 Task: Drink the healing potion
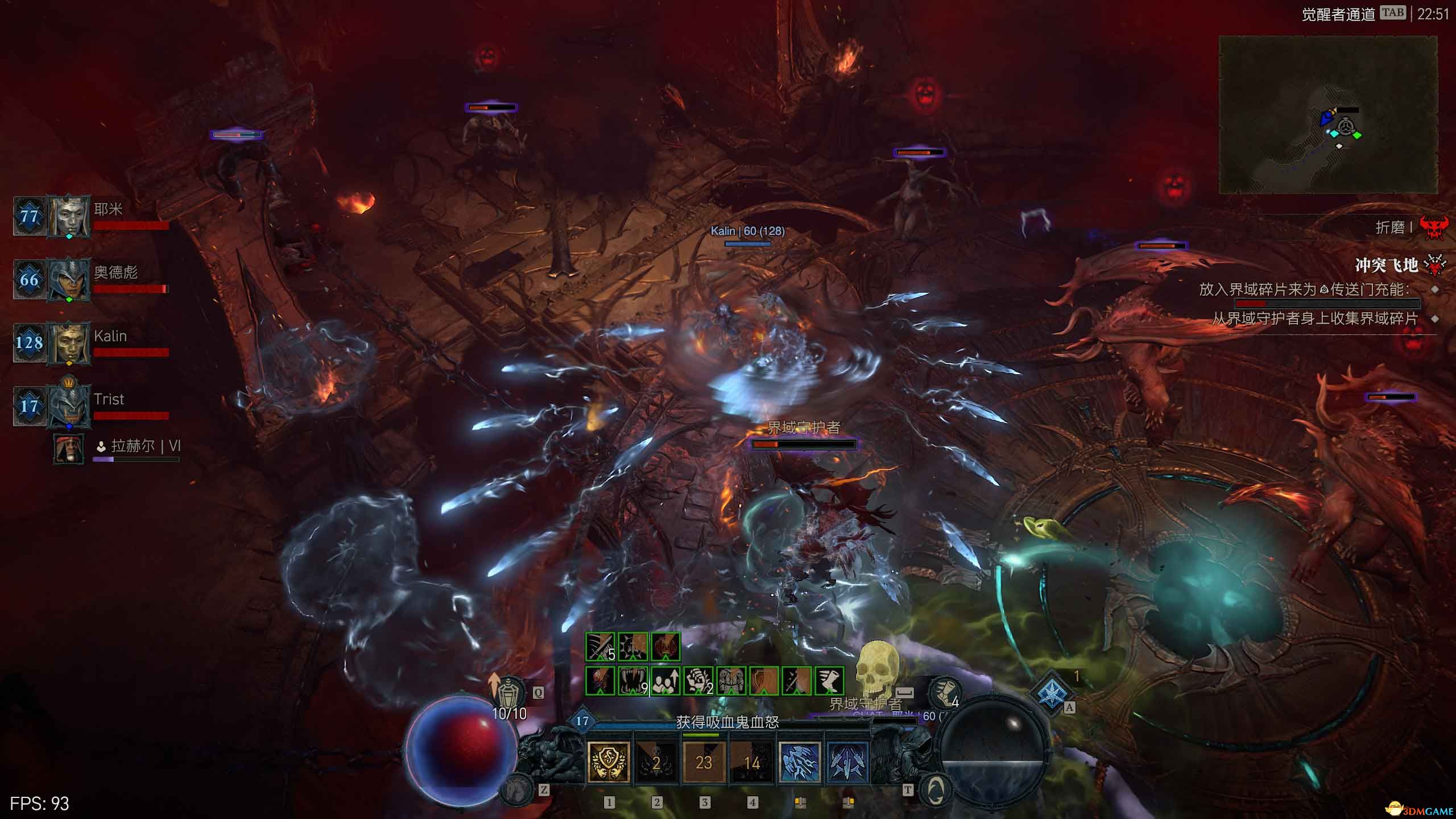509,694
